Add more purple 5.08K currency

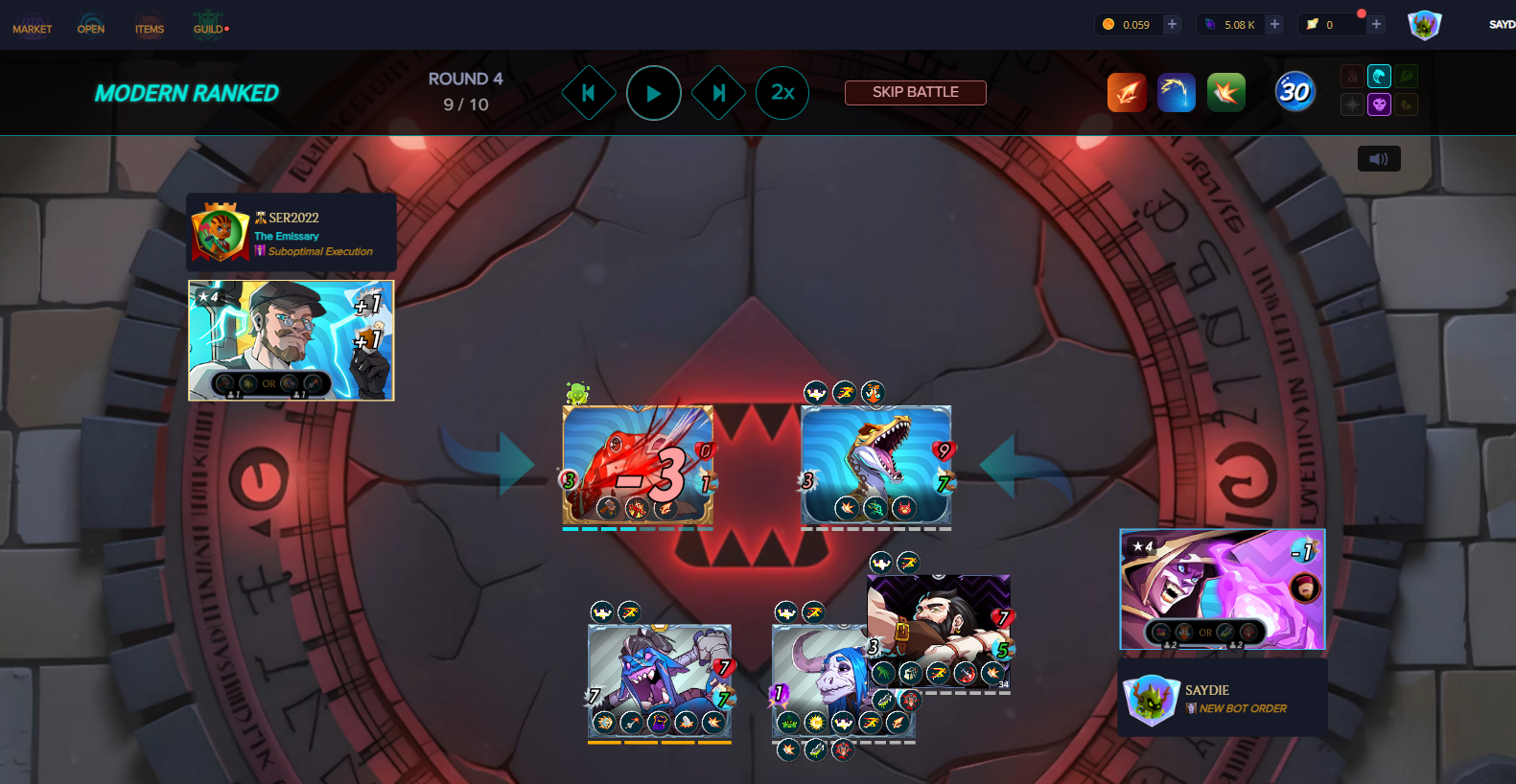click(1274, 25)
